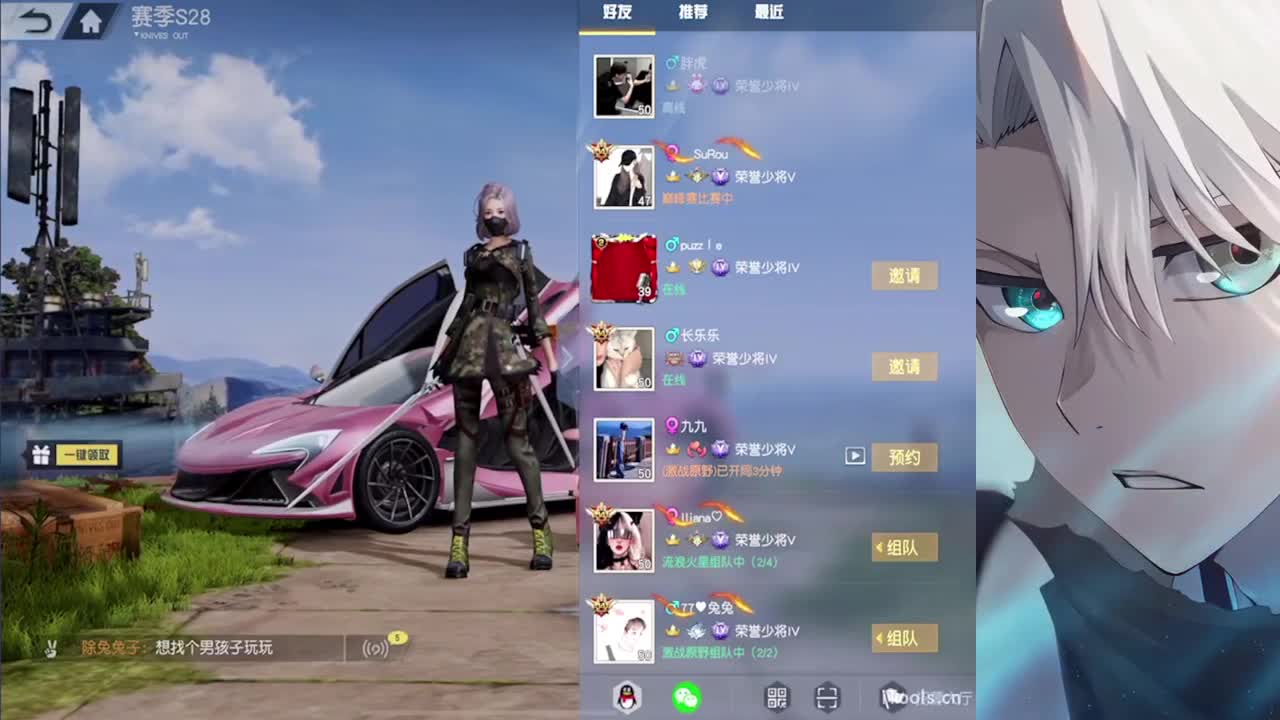
Task: Click the QR code icon at bottom
Action: 776,697
